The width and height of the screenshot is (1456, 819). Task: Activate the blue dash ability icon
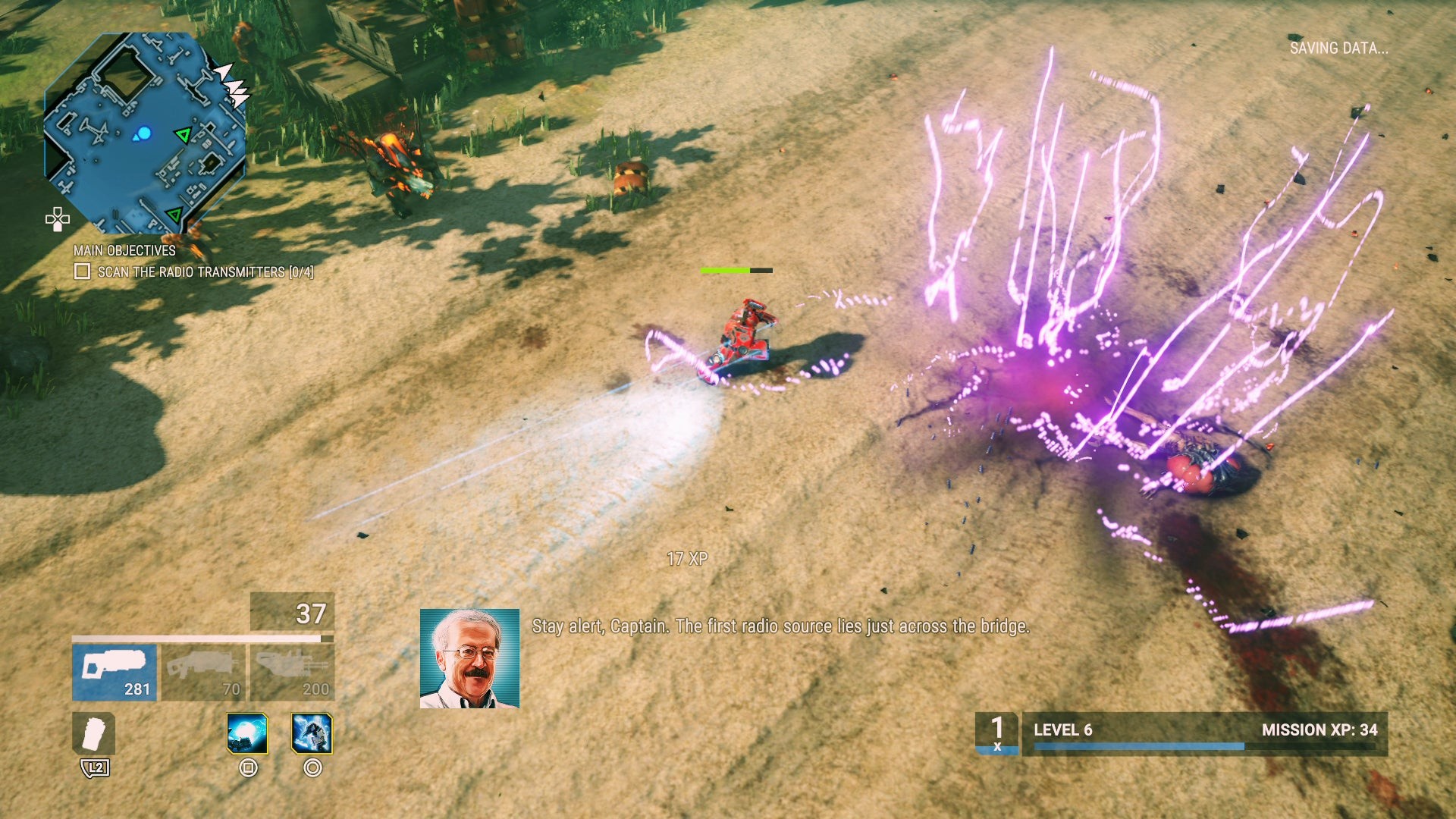click(312, 733)
